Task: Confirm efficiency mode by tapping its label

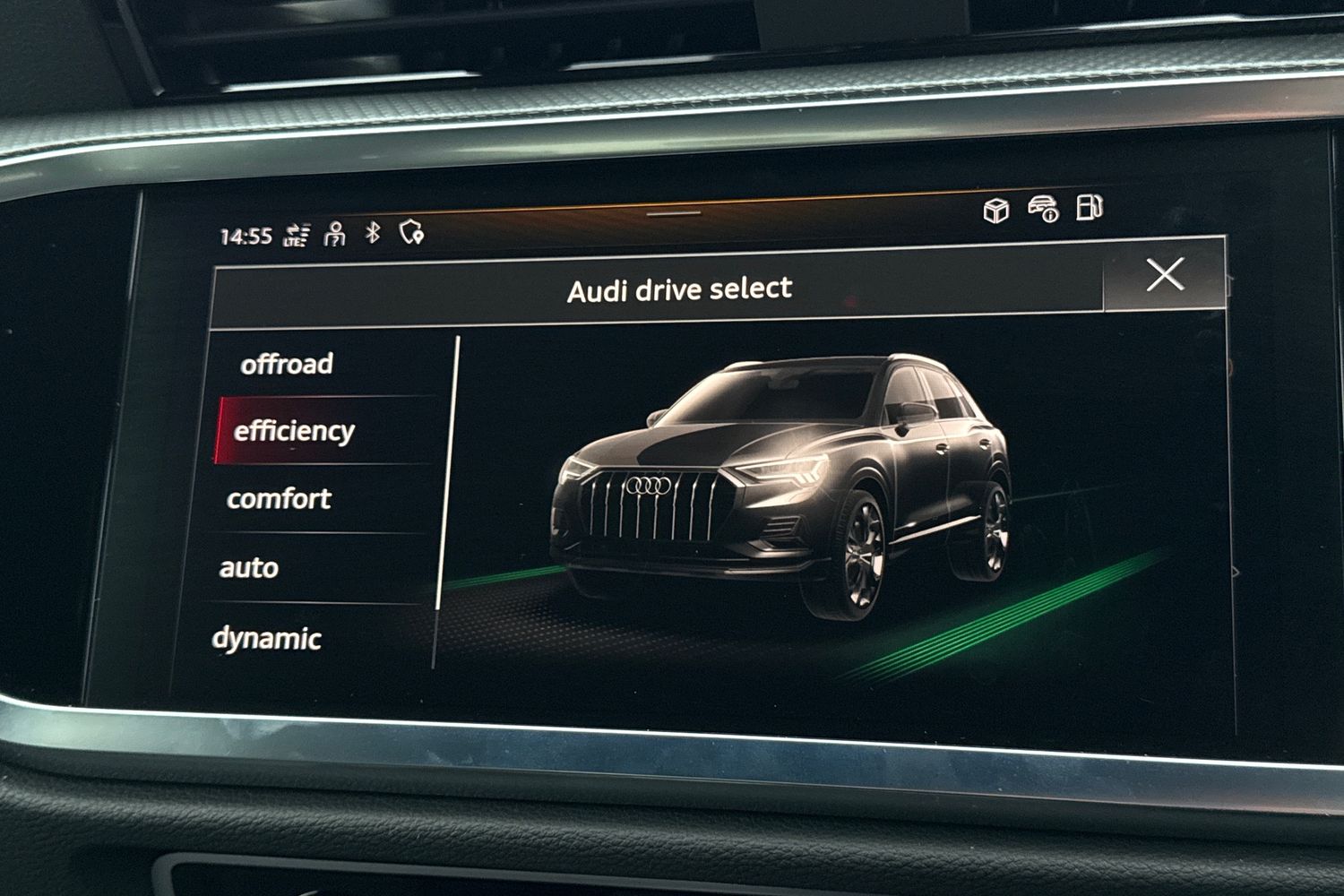Action: [x=296, y=431]
